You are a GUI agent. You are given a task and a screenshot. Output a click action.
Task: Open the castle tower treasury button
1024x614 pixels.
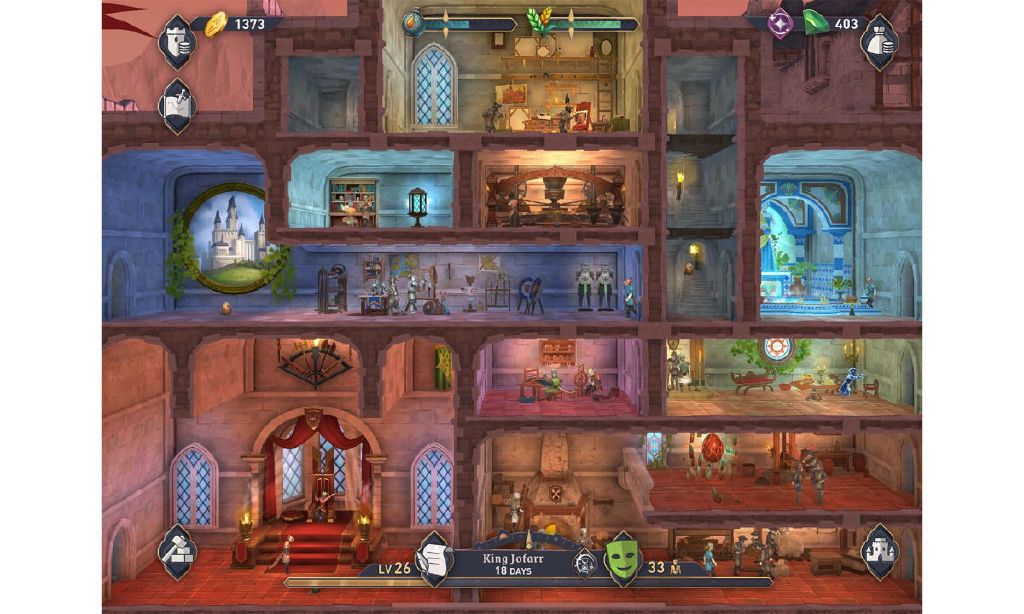click(176, 41)
